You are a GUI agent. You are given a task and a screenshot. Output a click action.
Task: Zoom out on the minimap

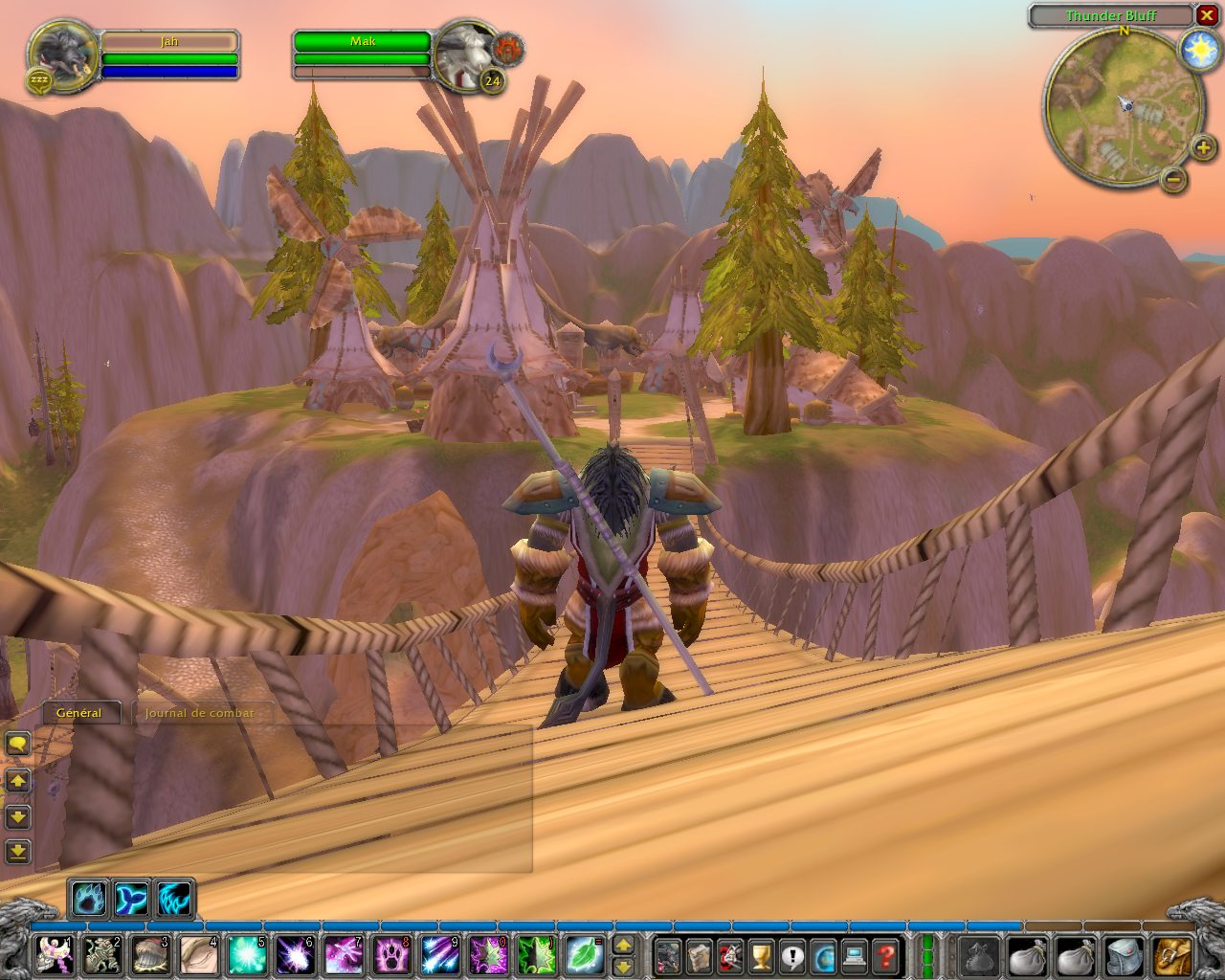pos(1173,178)
